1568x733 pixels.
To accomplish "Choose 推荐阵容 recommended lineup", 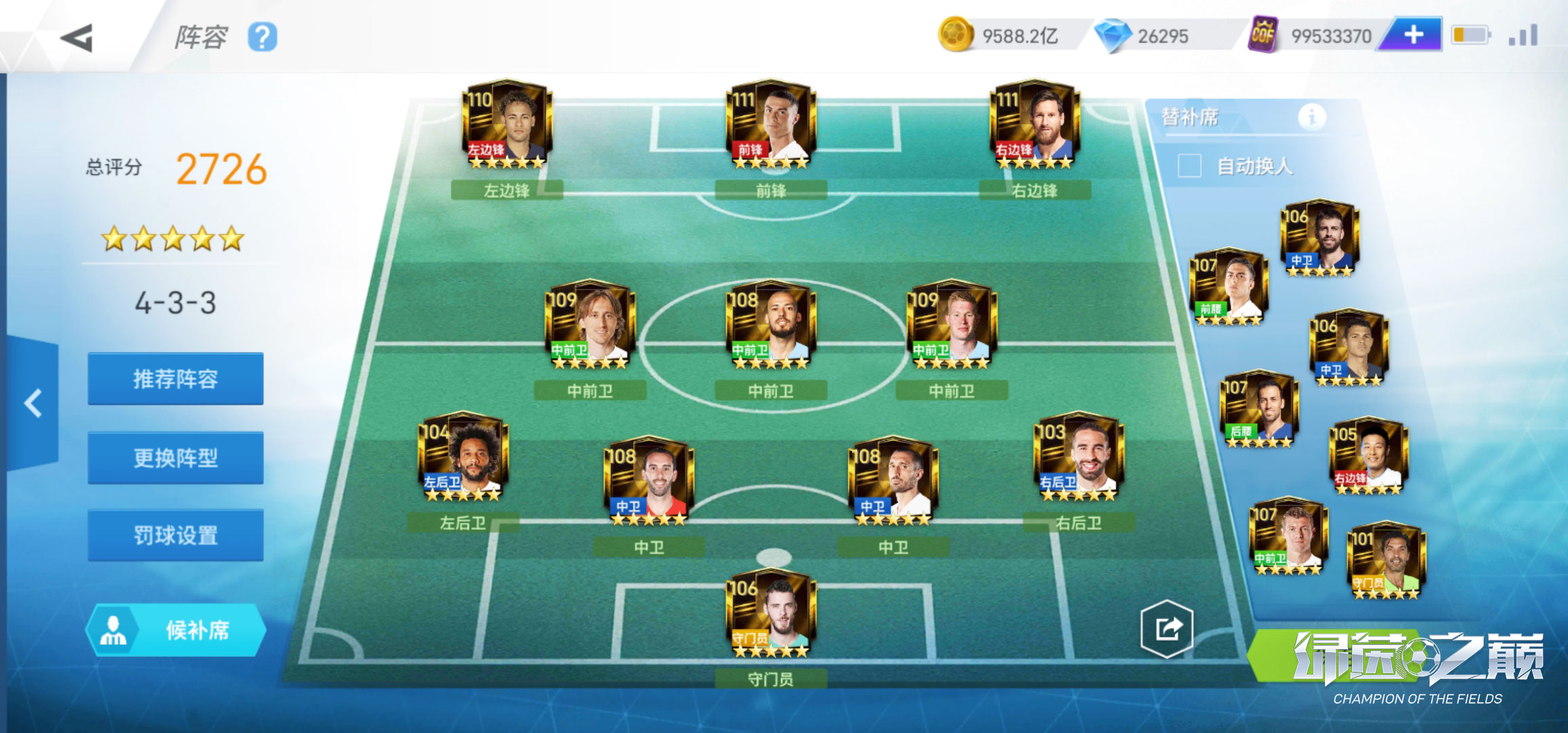I will click(x=175, y=379).
